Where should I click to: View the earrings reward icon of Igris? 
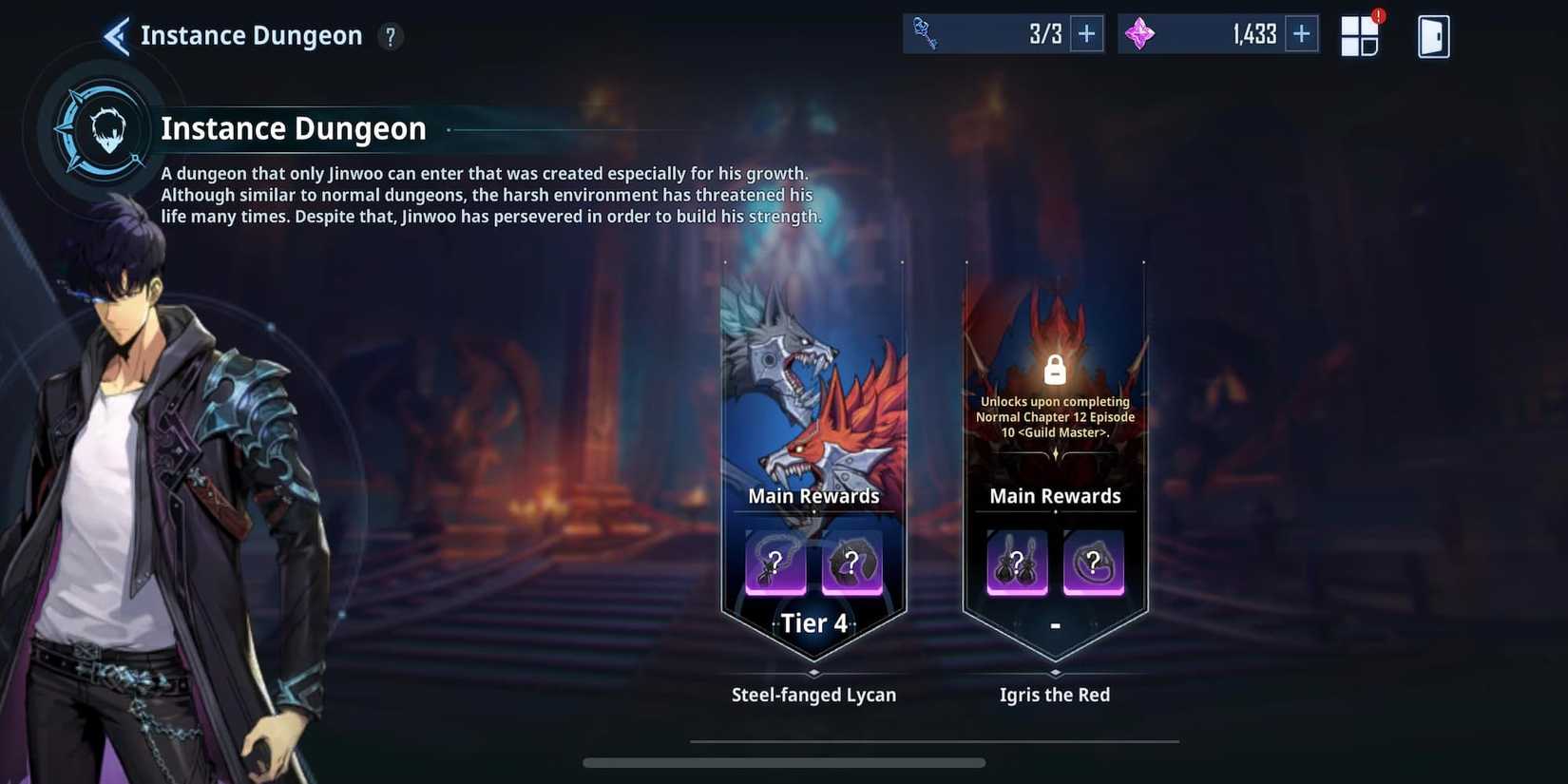click(1016, 564)
